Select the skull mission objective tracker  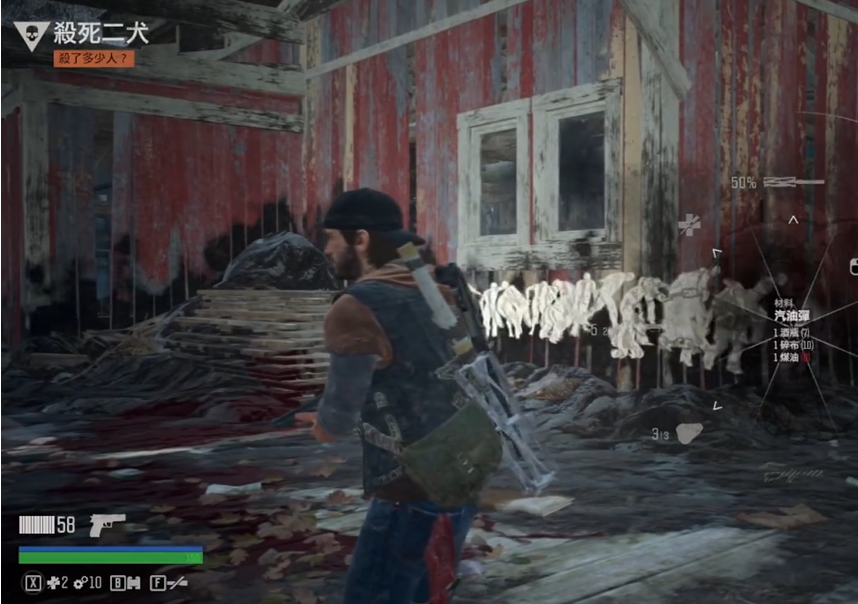point(31,34)
